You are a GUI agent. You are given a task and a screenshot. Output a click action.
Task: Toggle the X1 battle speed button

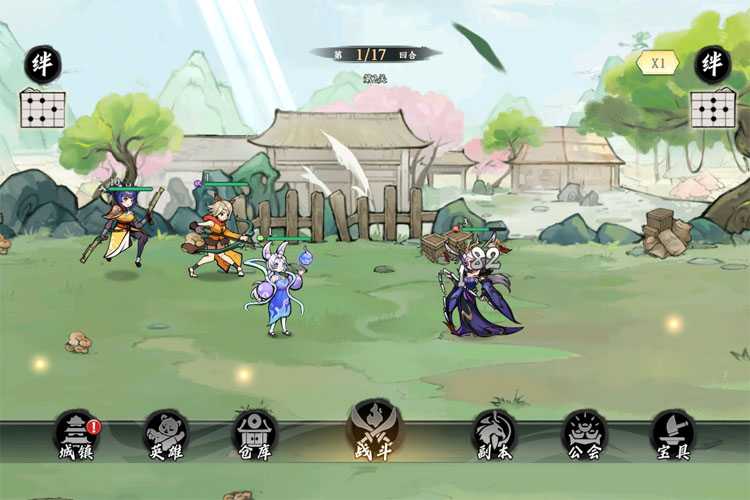point(658,62)
